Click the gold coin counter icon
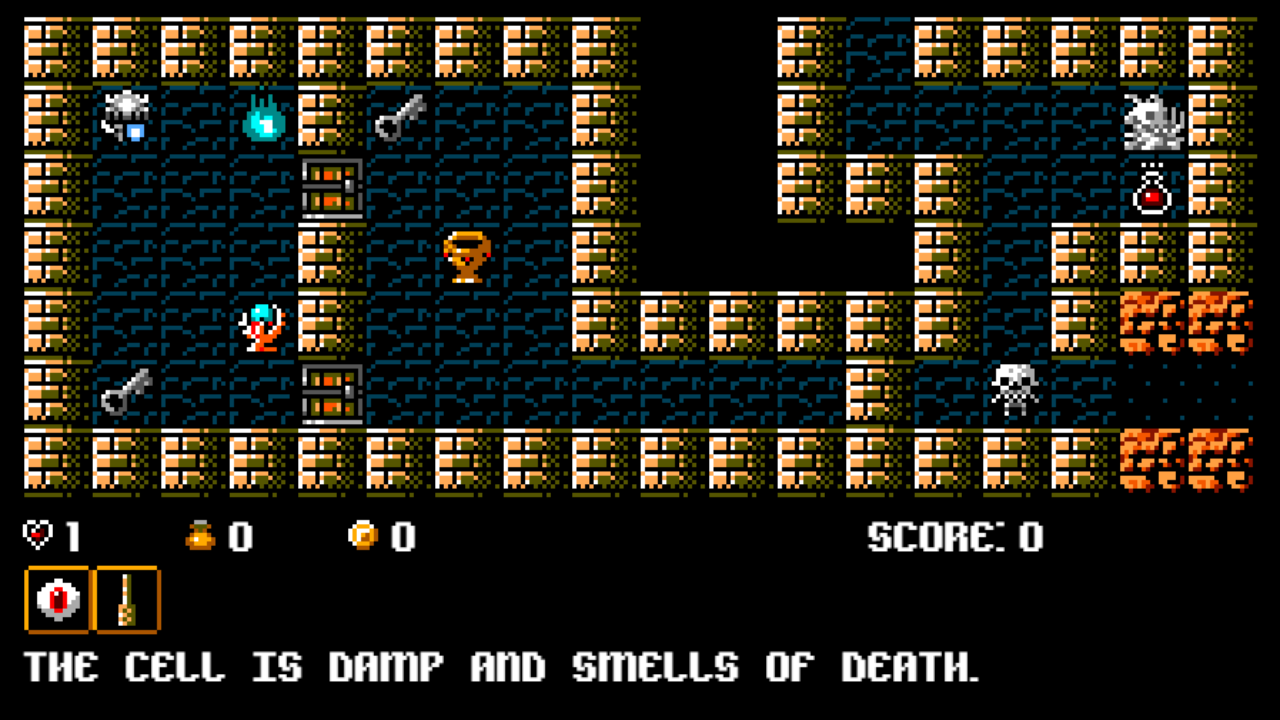This screenshot has width=1280, height=720. point(361,537)
